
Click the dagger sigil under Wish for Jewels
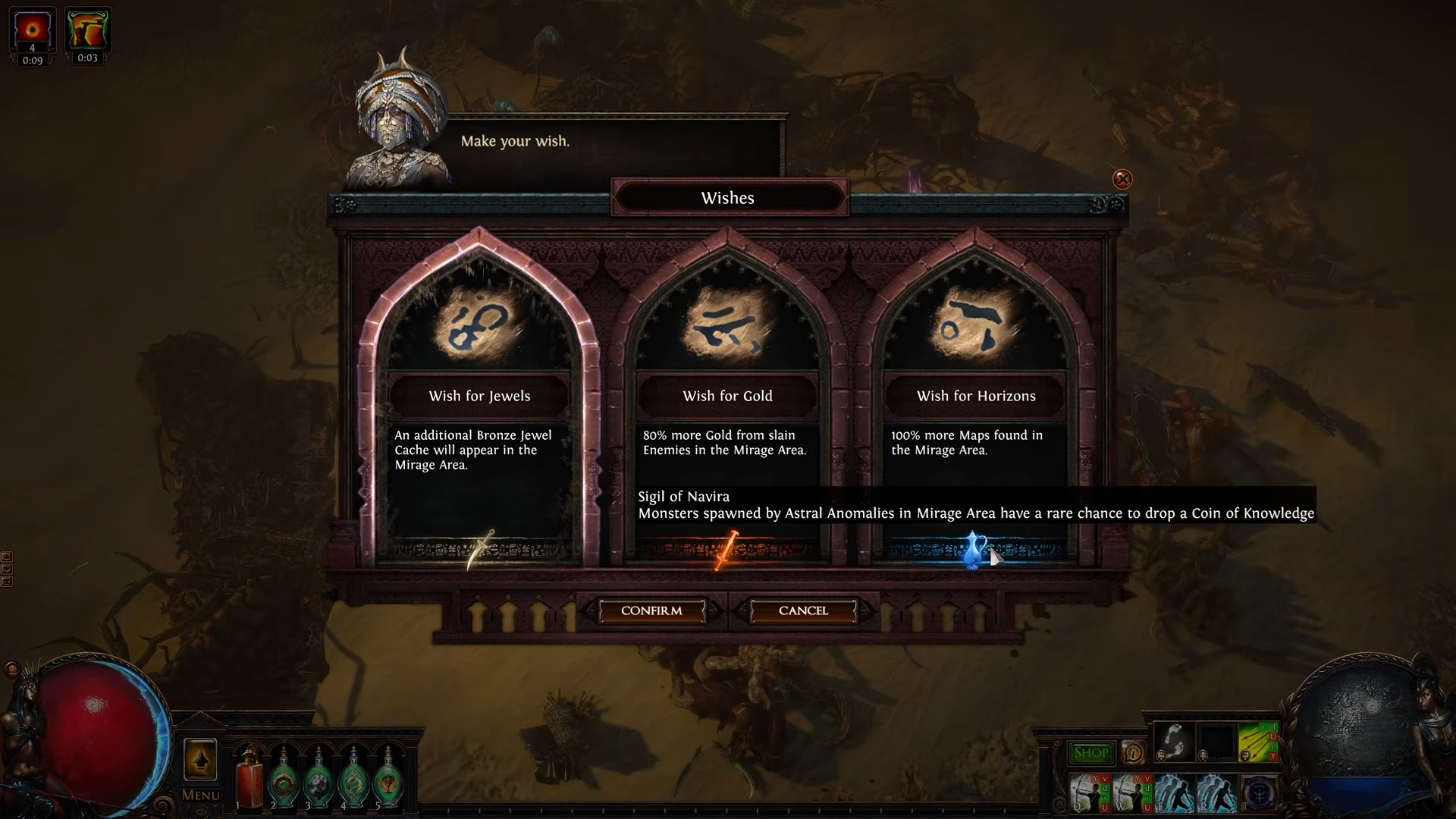pyautogui.click(x=481, y=550)
